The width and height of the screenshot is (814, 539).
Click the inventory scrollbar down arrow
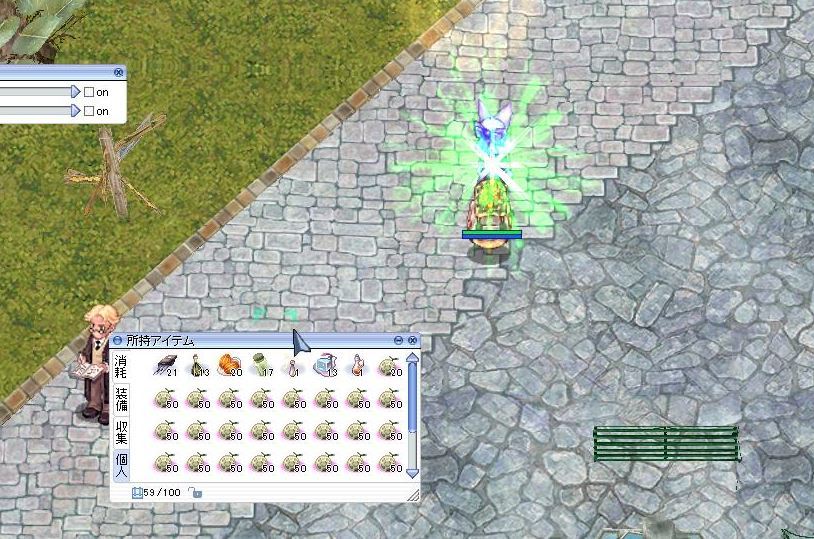[412, 473]
